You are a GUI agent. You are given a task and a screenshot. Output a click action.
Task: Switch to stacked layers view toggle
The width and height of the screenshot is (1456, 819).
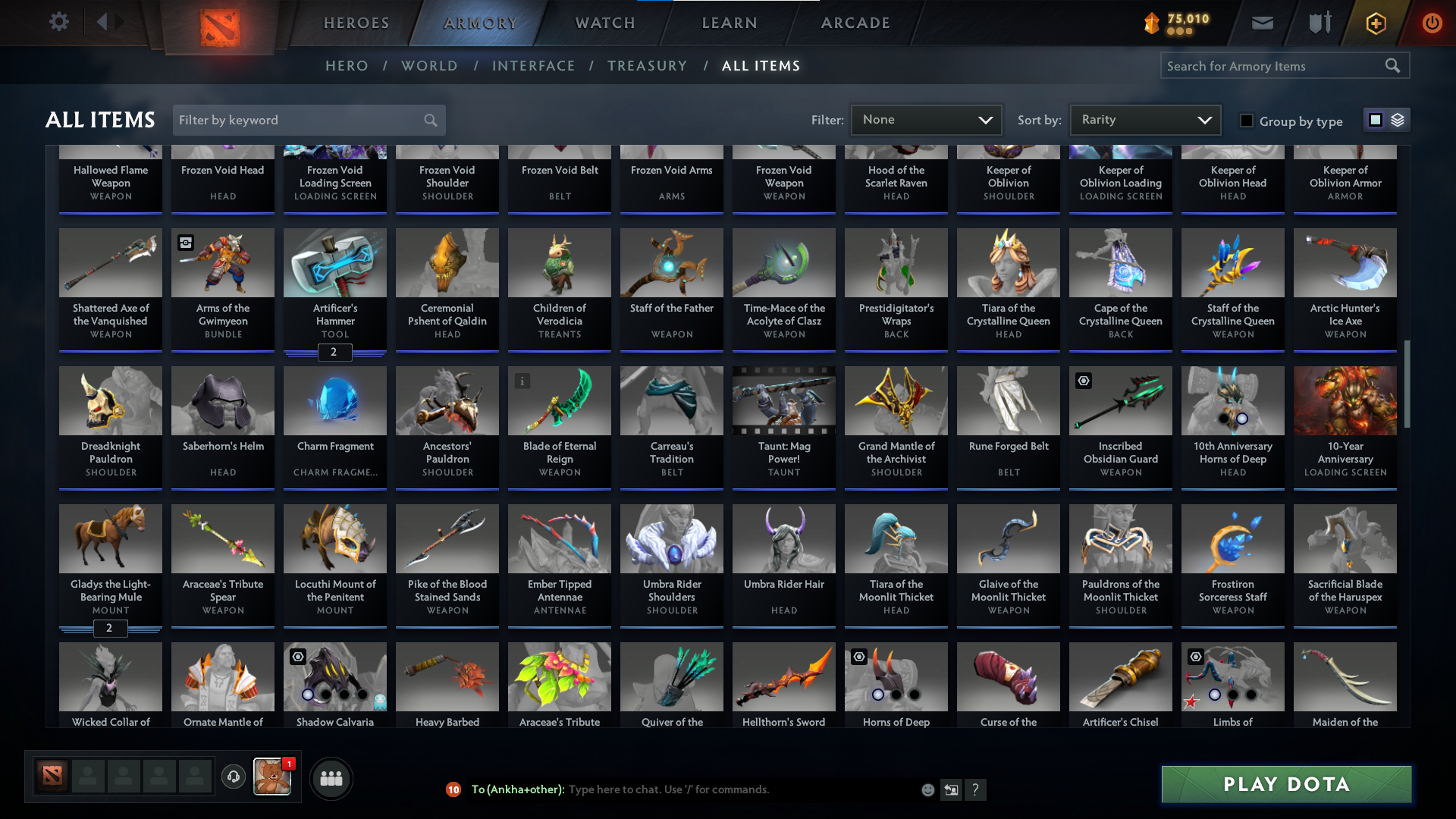1398,120
